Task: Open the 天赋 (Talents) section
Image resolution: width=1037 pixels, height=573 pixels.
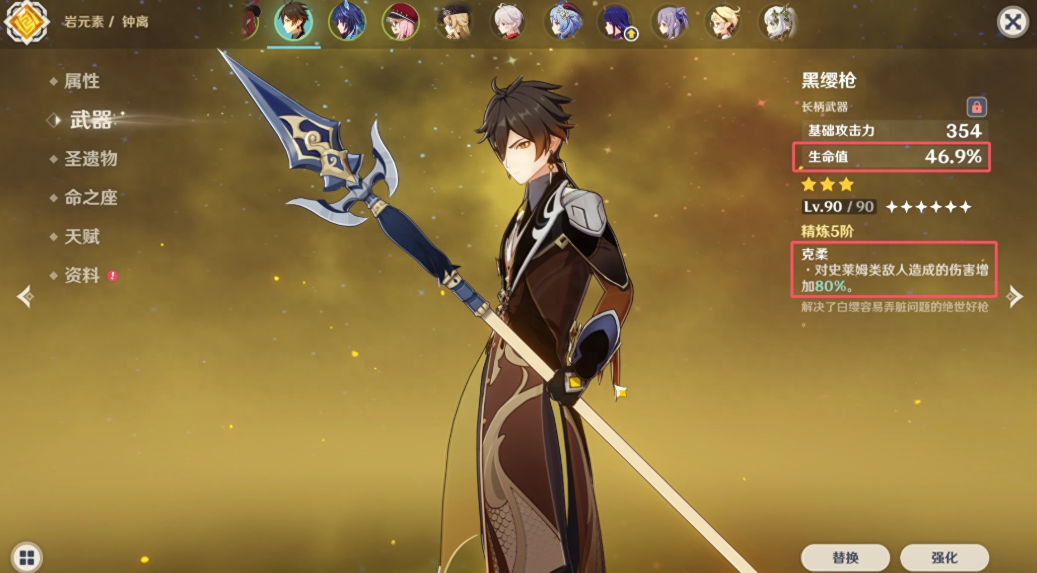Action: [x=81, y=237]
